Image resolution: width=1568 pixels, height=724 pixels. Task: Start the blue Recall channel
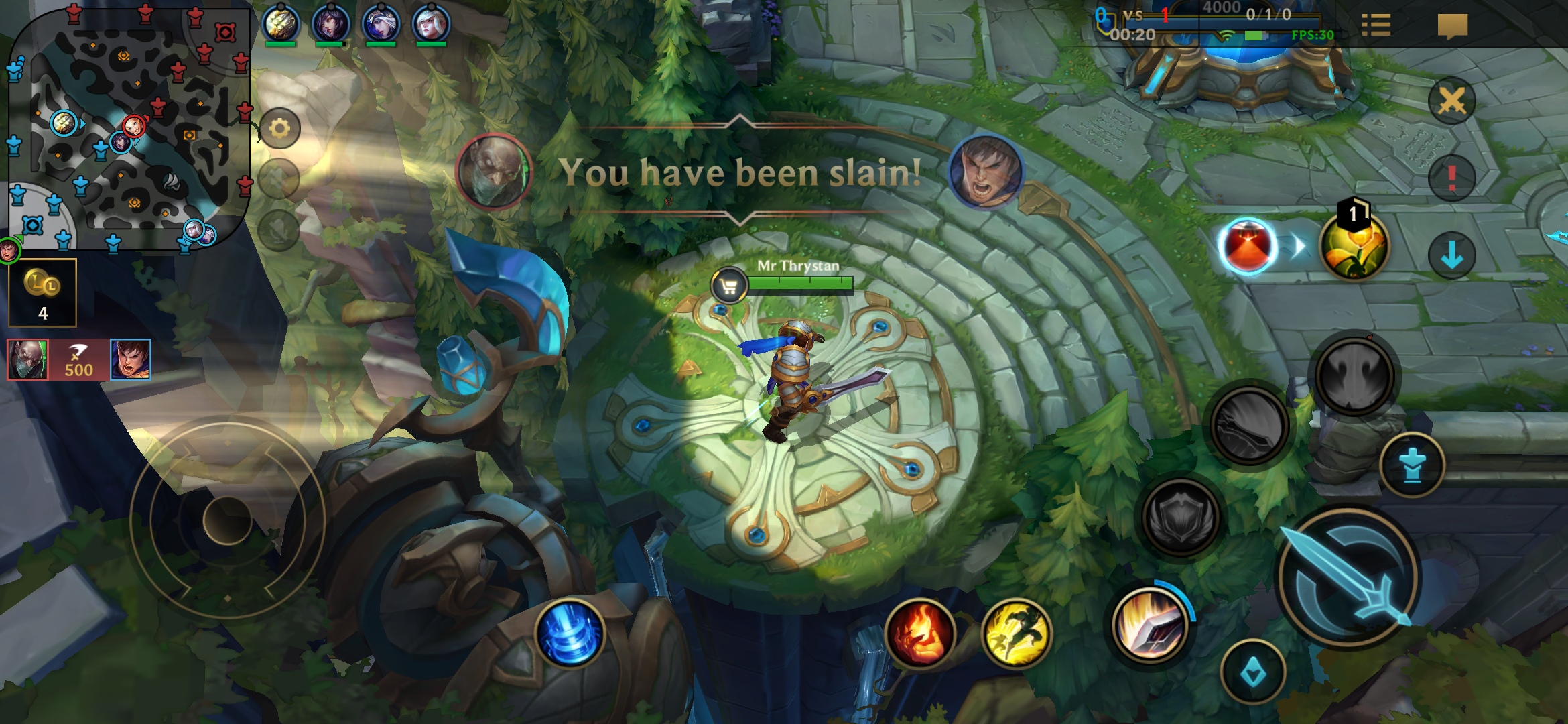[570, 633]
